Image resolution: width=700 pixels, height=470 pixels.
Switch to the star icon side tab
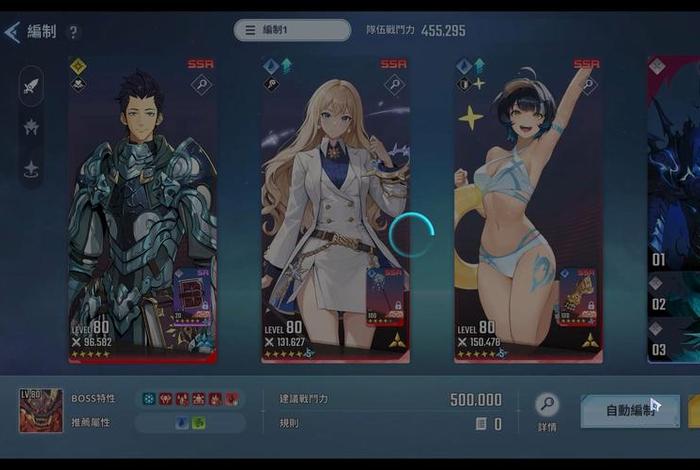coord(31,168)
